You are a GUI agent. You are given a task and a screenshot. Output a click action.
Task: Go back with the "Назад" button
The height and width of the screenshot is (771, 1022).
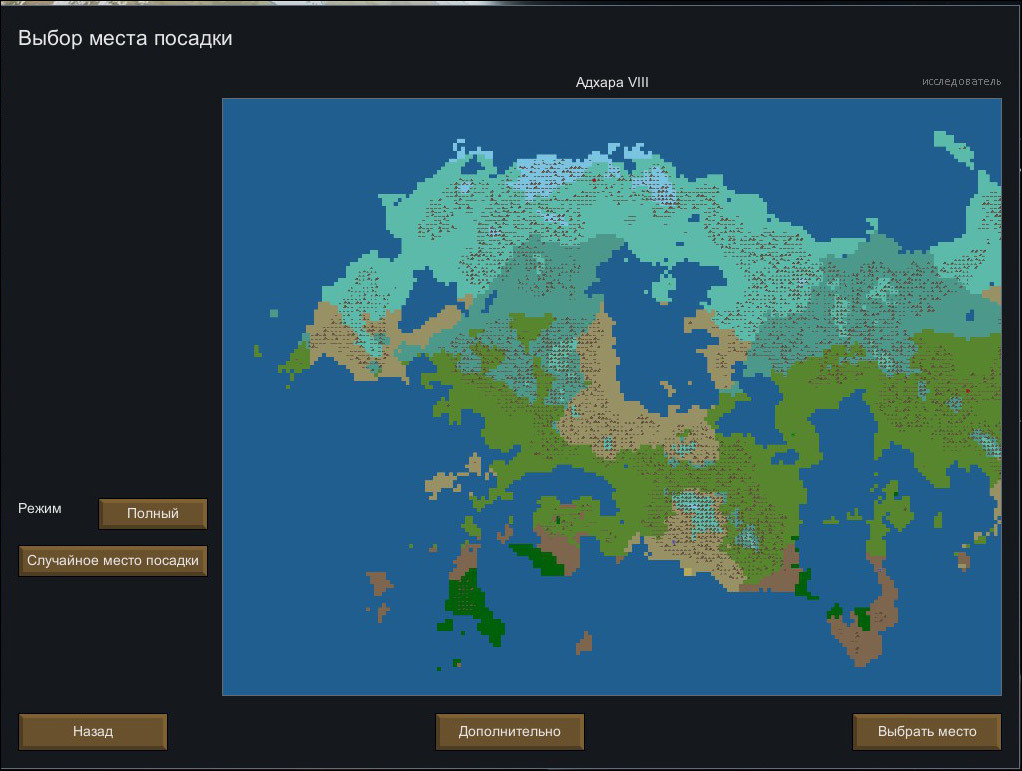(x=93, y=731)
